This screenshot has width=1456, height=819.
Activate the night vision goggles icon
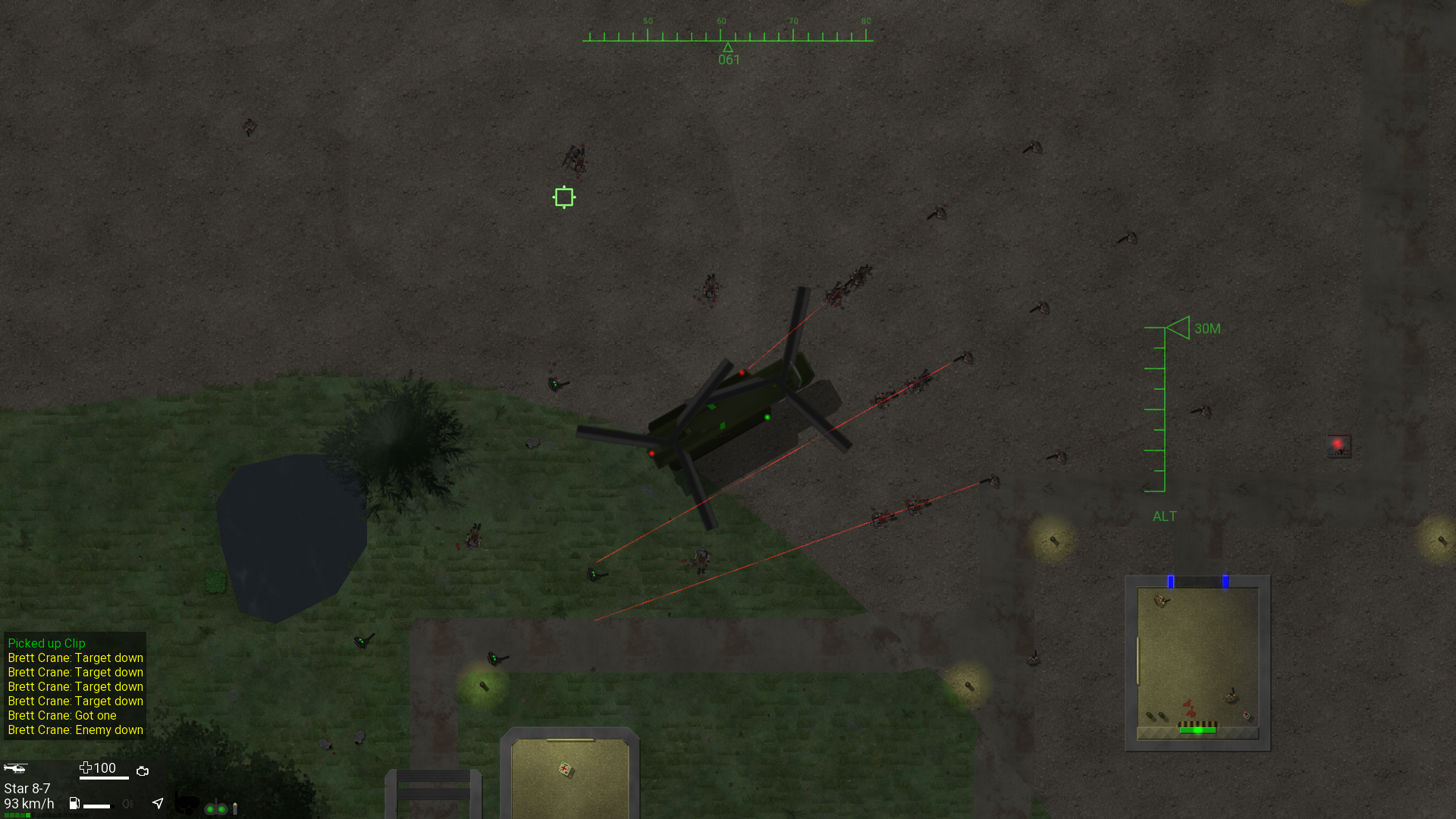[x=216, y=808]
